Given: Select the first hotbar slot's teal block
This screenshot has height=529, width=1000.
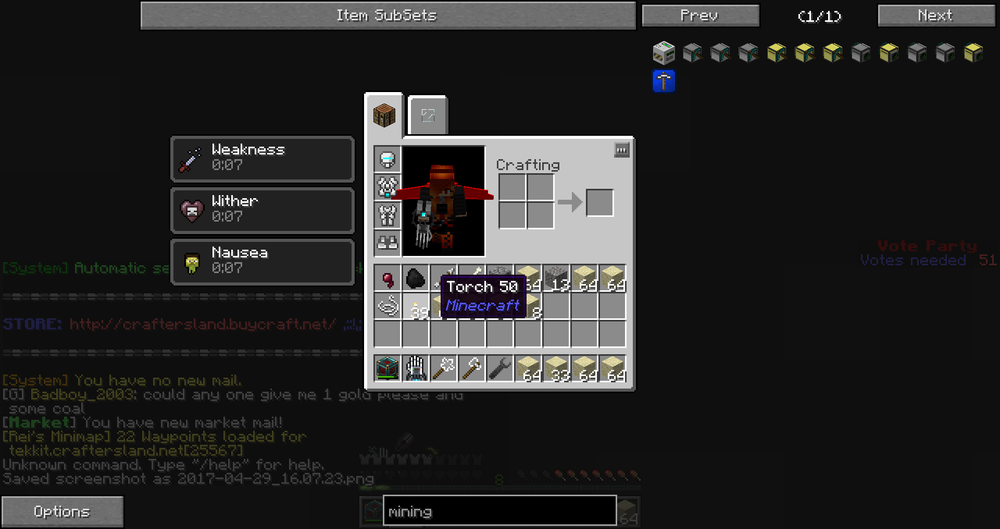Looking at the screenshot, I should click(387, 368).
